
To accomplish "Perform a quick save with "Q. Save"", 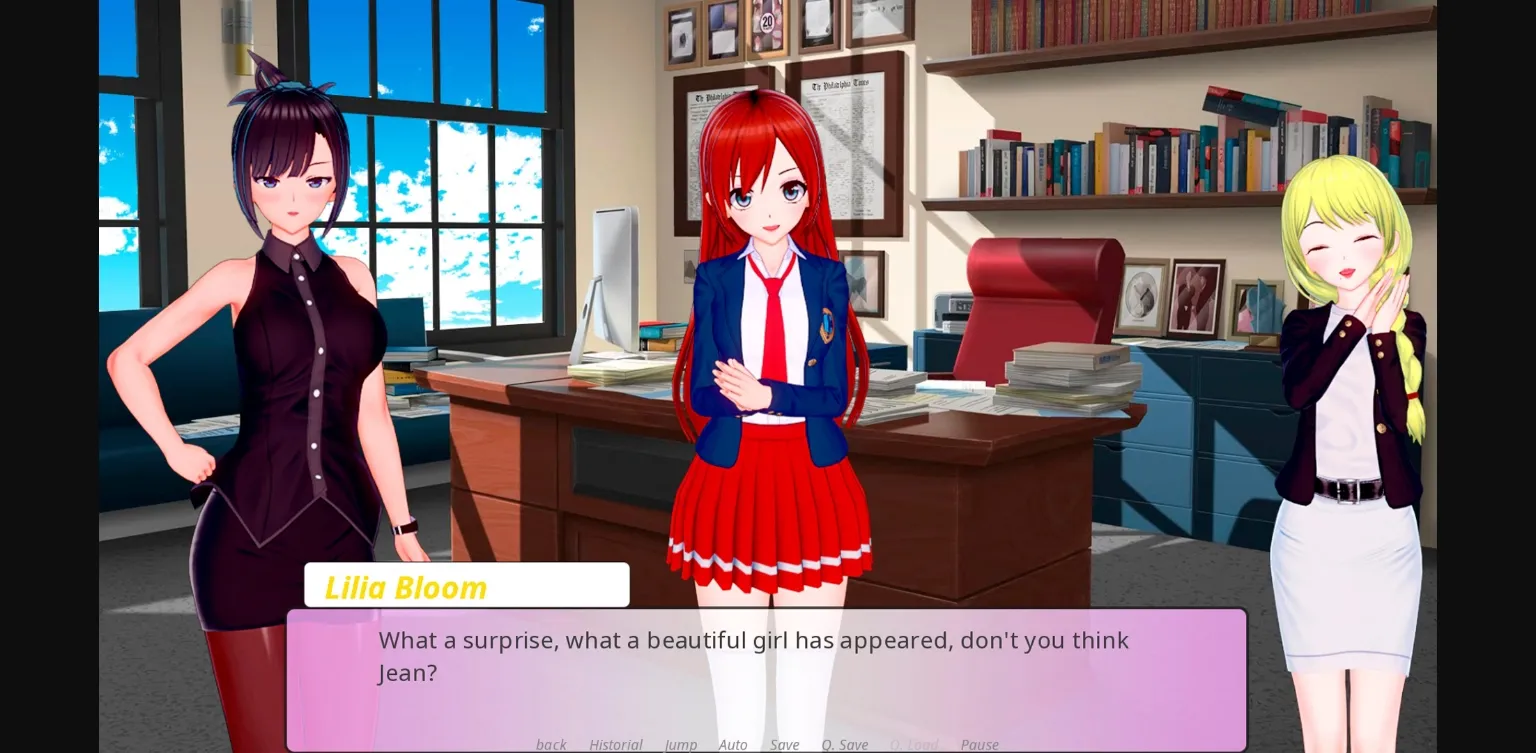I will [845, 744].
